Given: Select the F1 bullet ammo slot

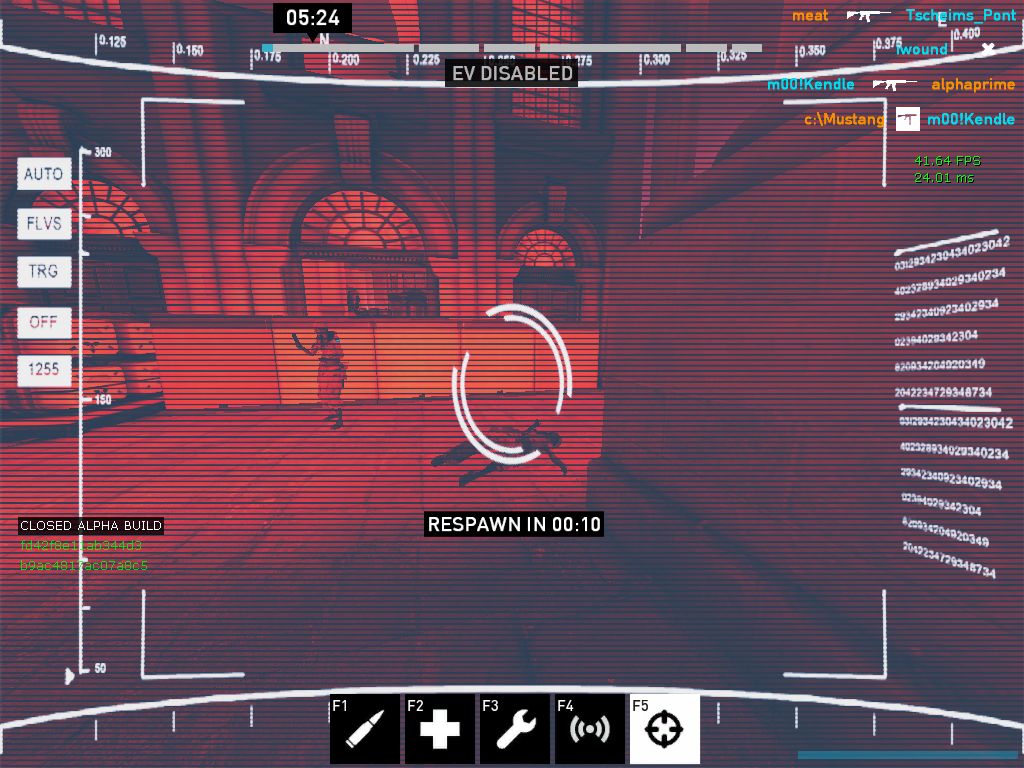Looking at the screenshot, I should (x=365, y=729).
